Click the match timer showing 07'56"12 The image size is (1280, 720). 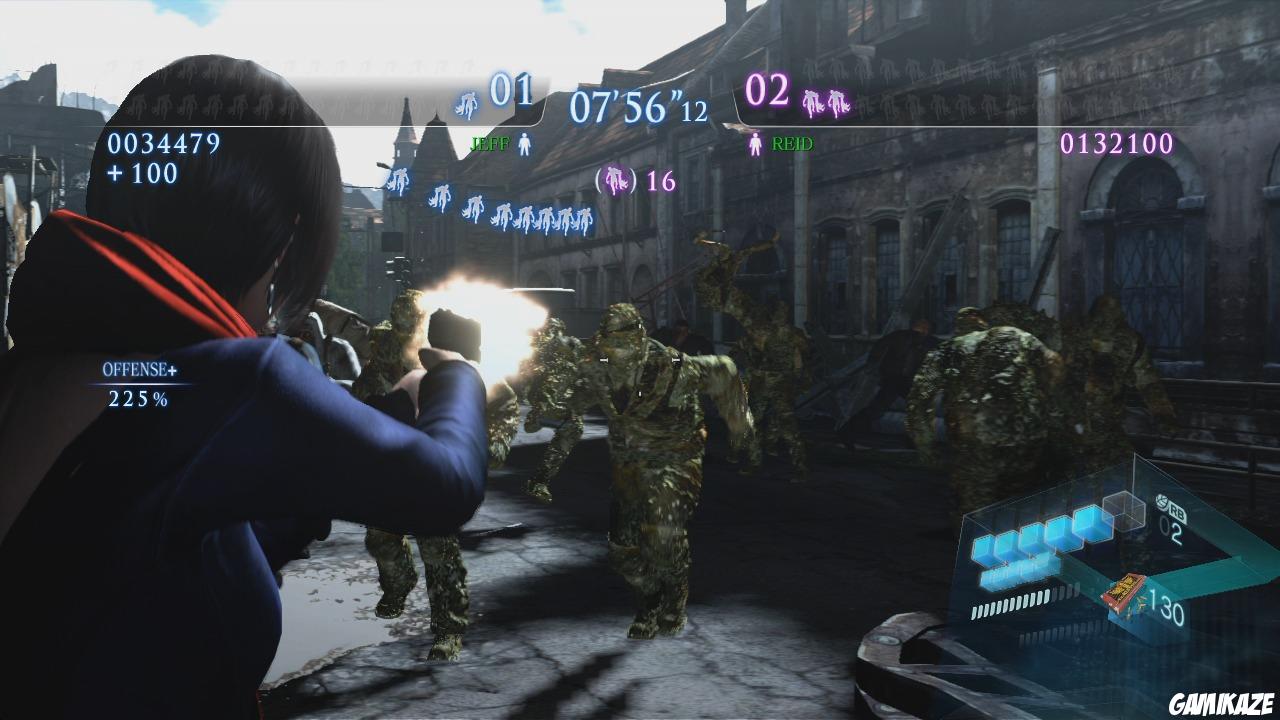click(x=638, y=108)
